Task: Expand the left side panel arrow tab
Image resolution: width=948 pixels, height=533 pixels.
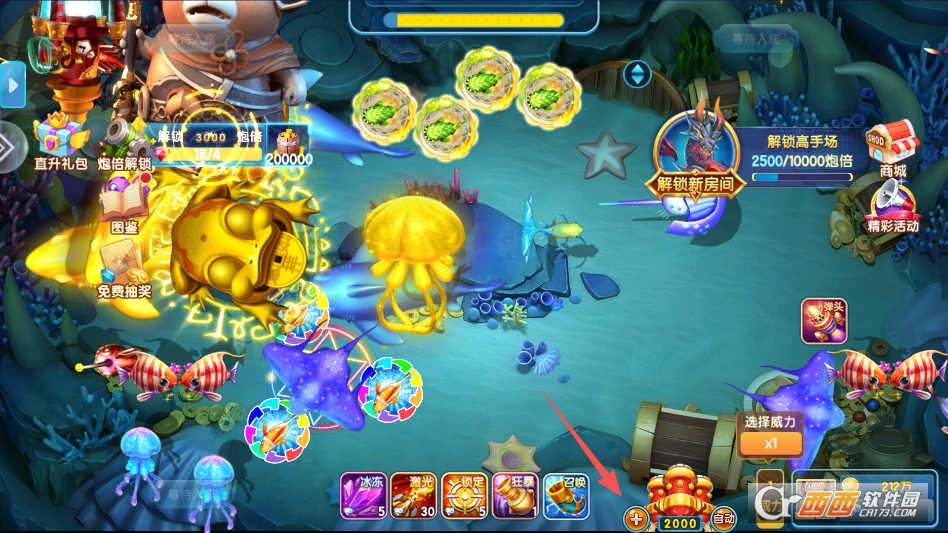Action: (13, 86)
